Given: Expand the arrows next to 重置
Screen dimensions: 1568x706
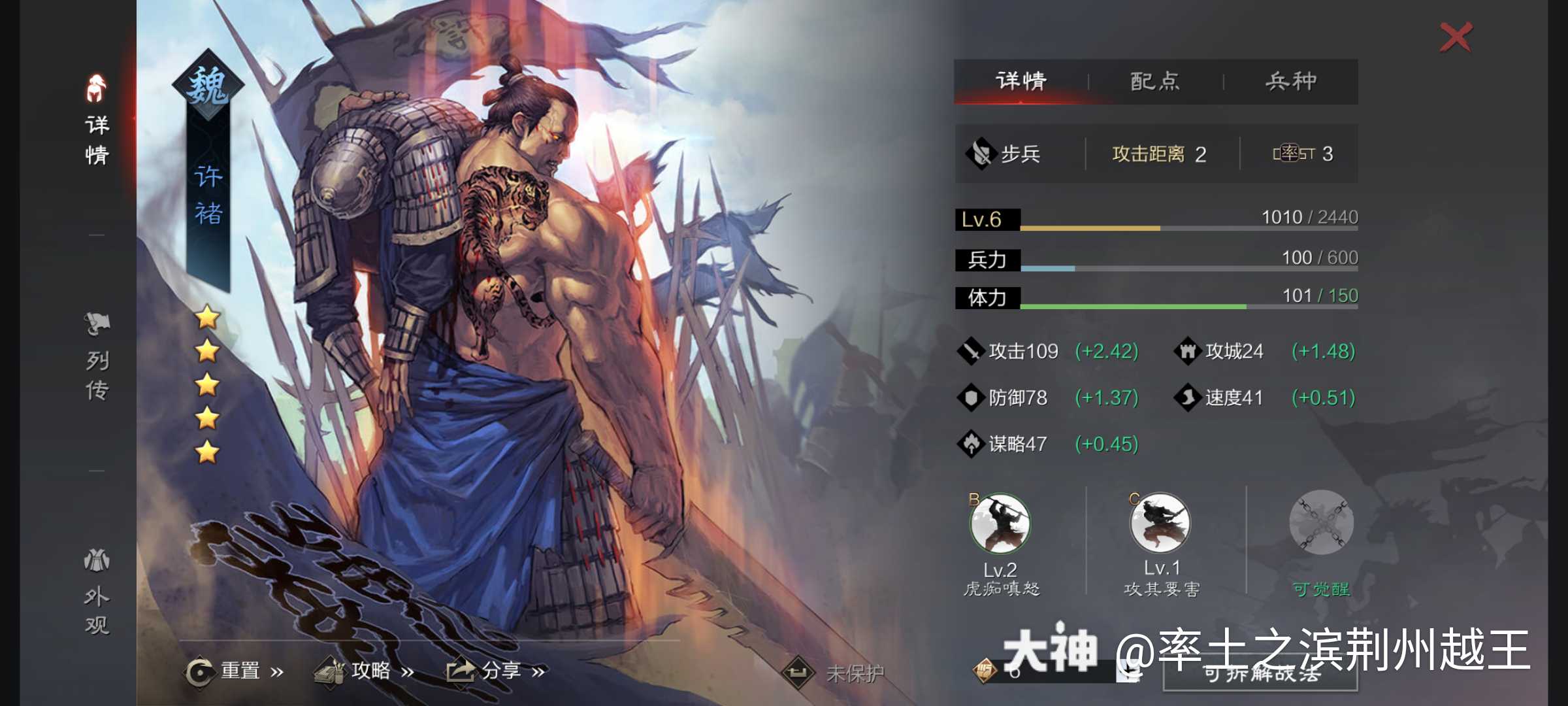Looking at the screenshot, I should pyautogui.click(x=277, y=671).
